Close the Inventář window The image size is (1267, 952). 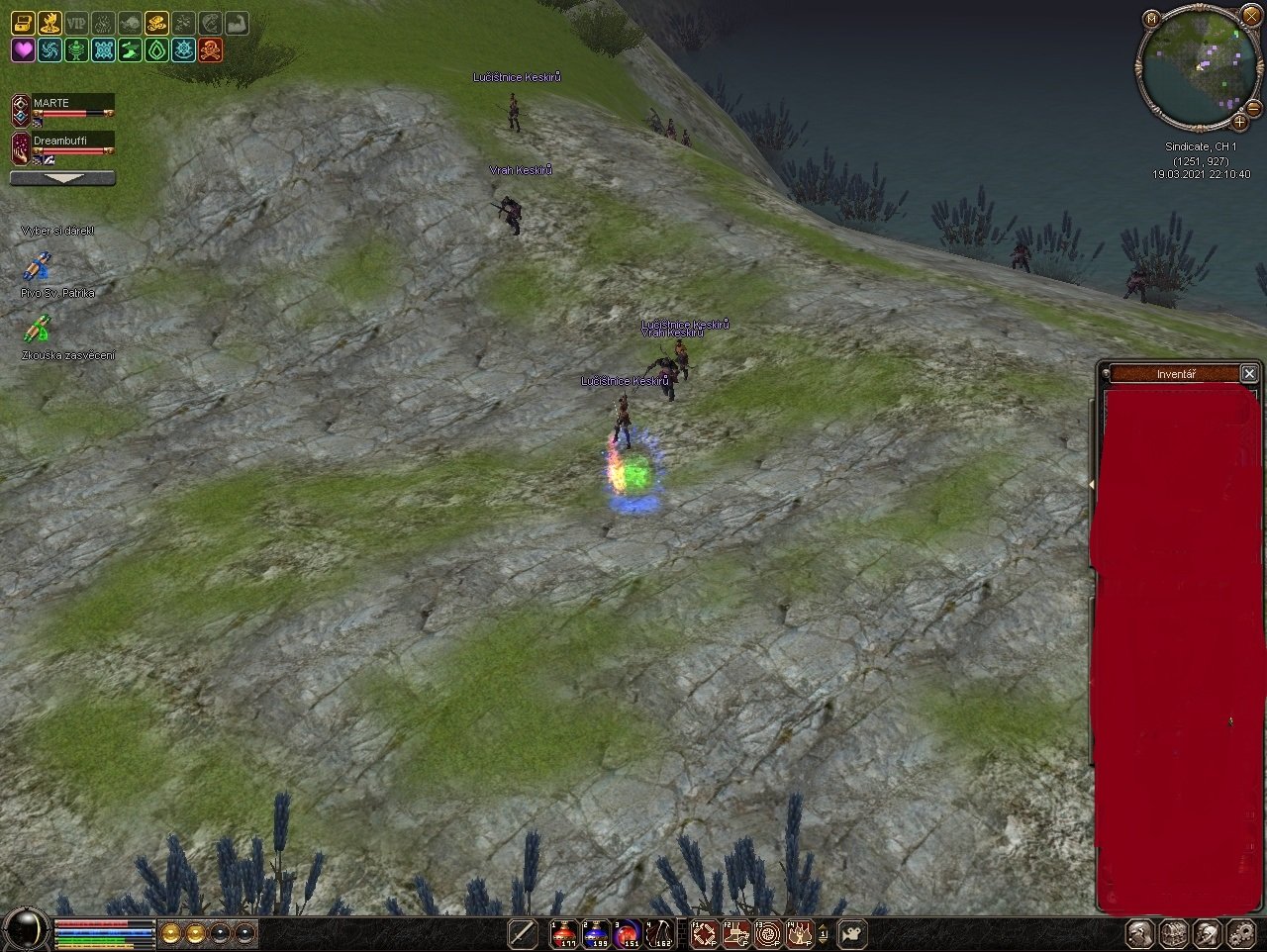(x=1249, y=373)
